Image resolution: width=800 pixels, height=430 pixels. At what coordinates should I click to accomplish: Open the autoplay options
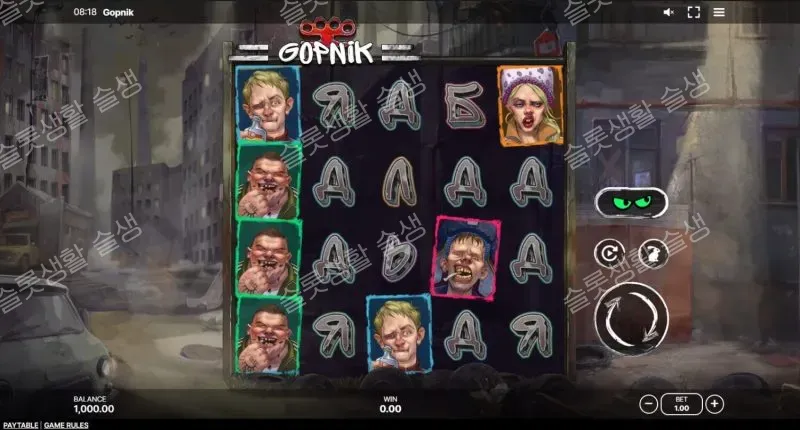[608, 254]
